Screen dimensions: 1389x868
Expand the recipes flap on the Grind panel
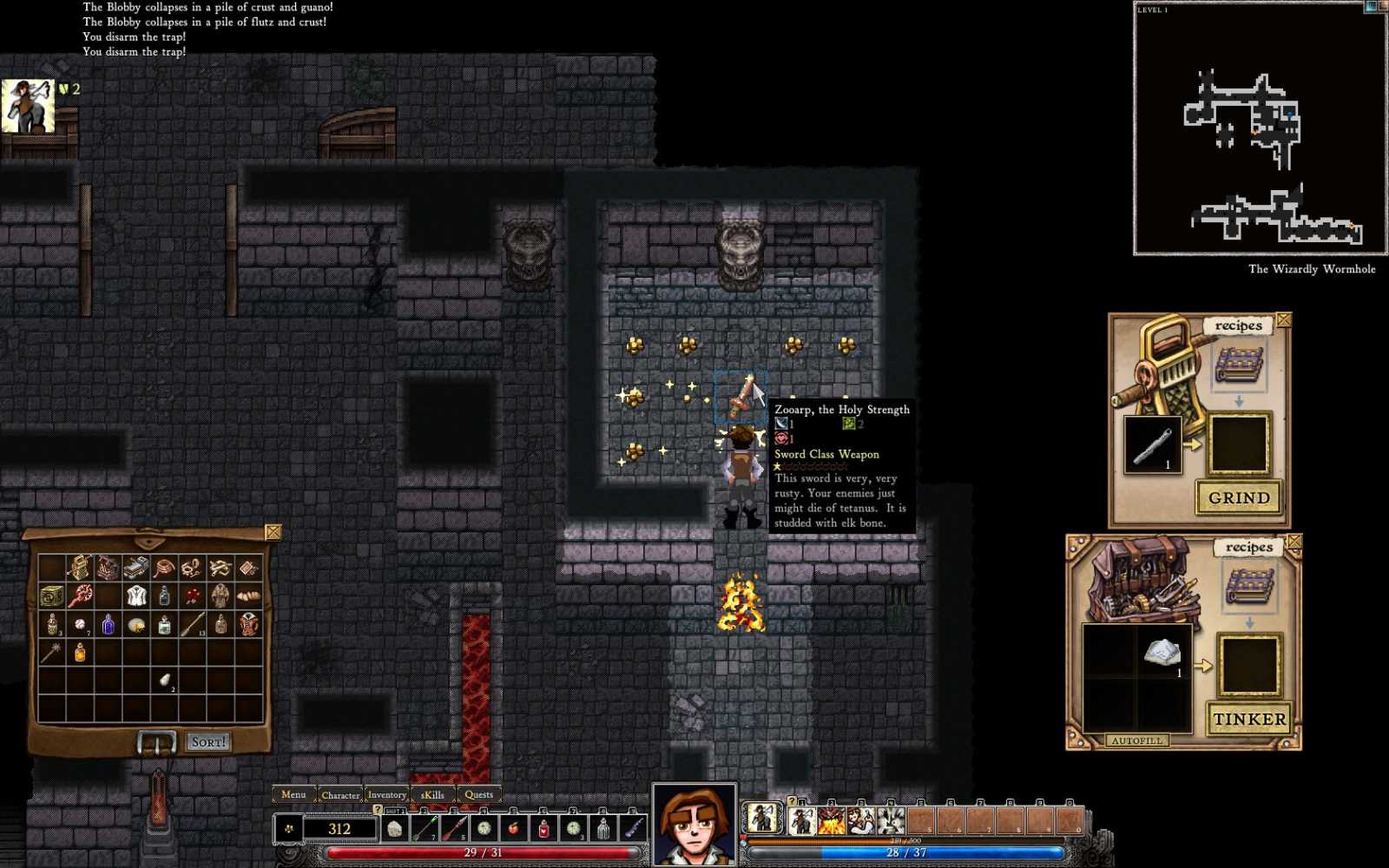(x=1240, y=325)
